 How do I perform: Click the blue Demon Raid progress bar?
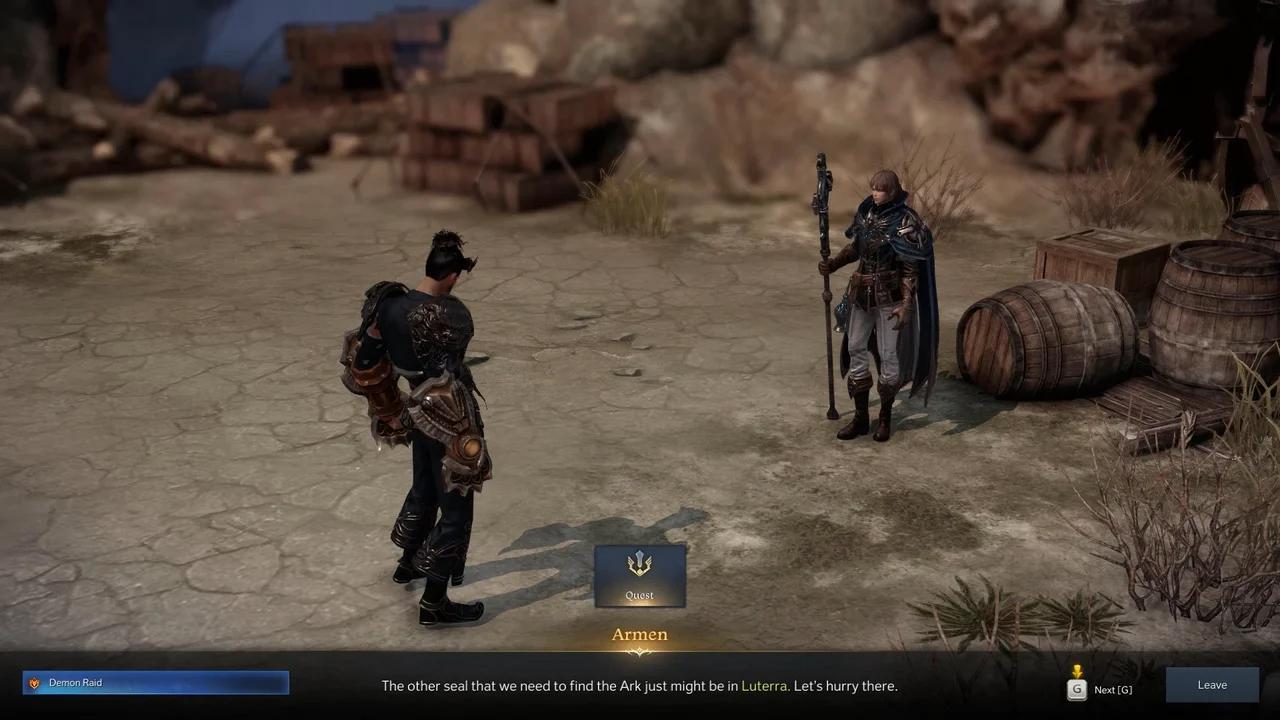(155, 682)
